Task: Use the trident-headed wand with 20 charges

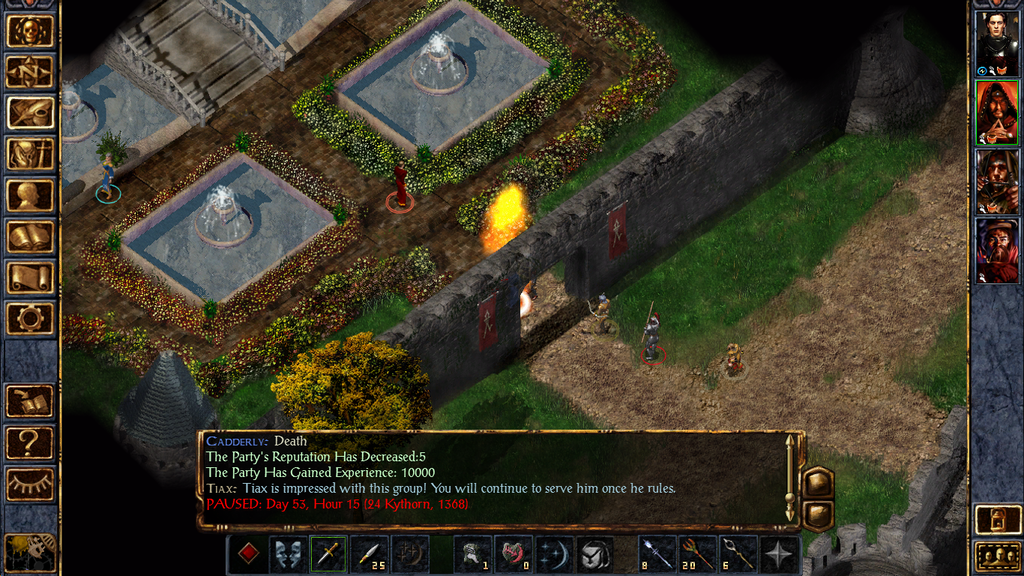Action: (696, 555)
